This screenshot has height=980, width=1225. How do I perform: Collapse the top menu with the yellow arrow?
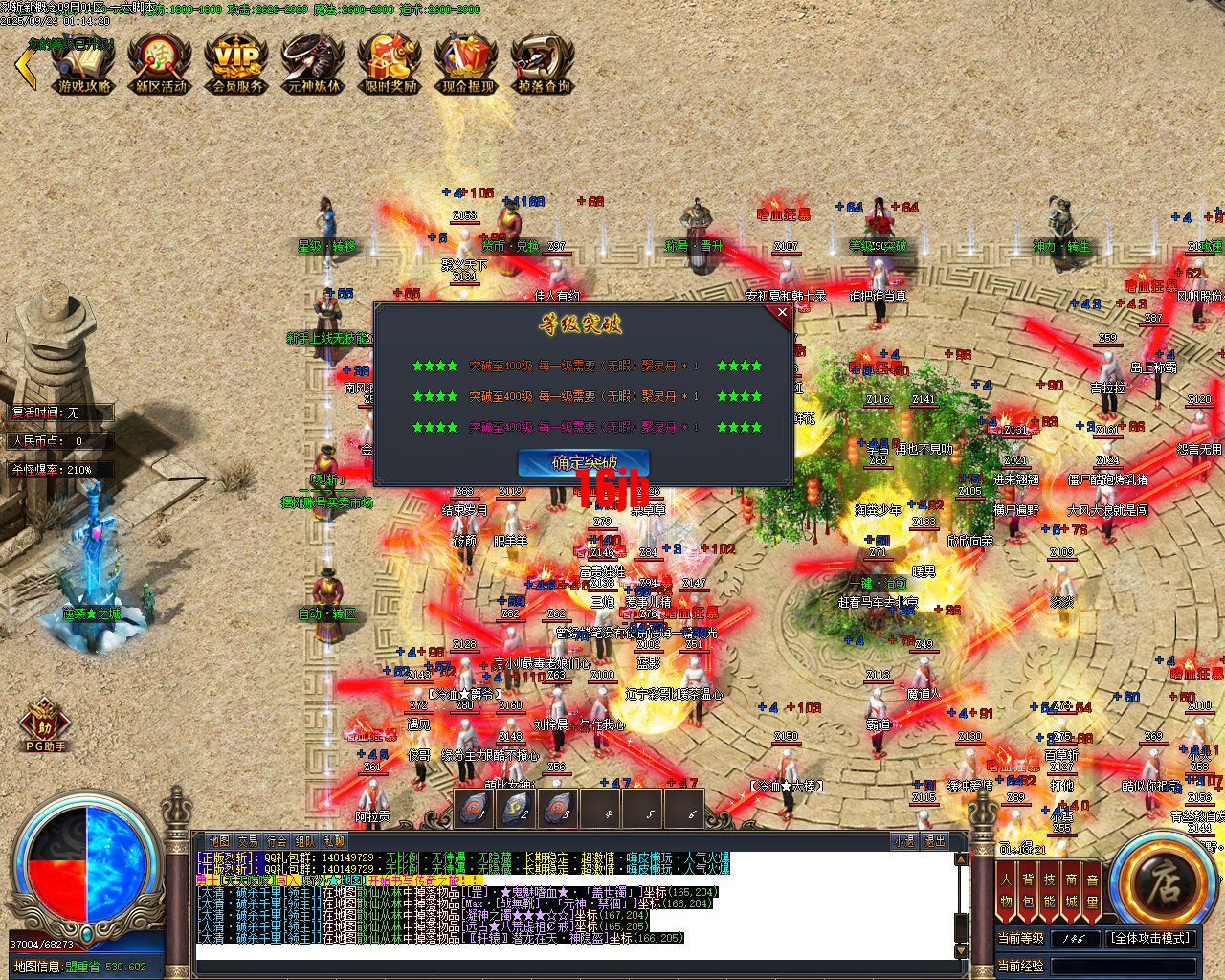25,67
